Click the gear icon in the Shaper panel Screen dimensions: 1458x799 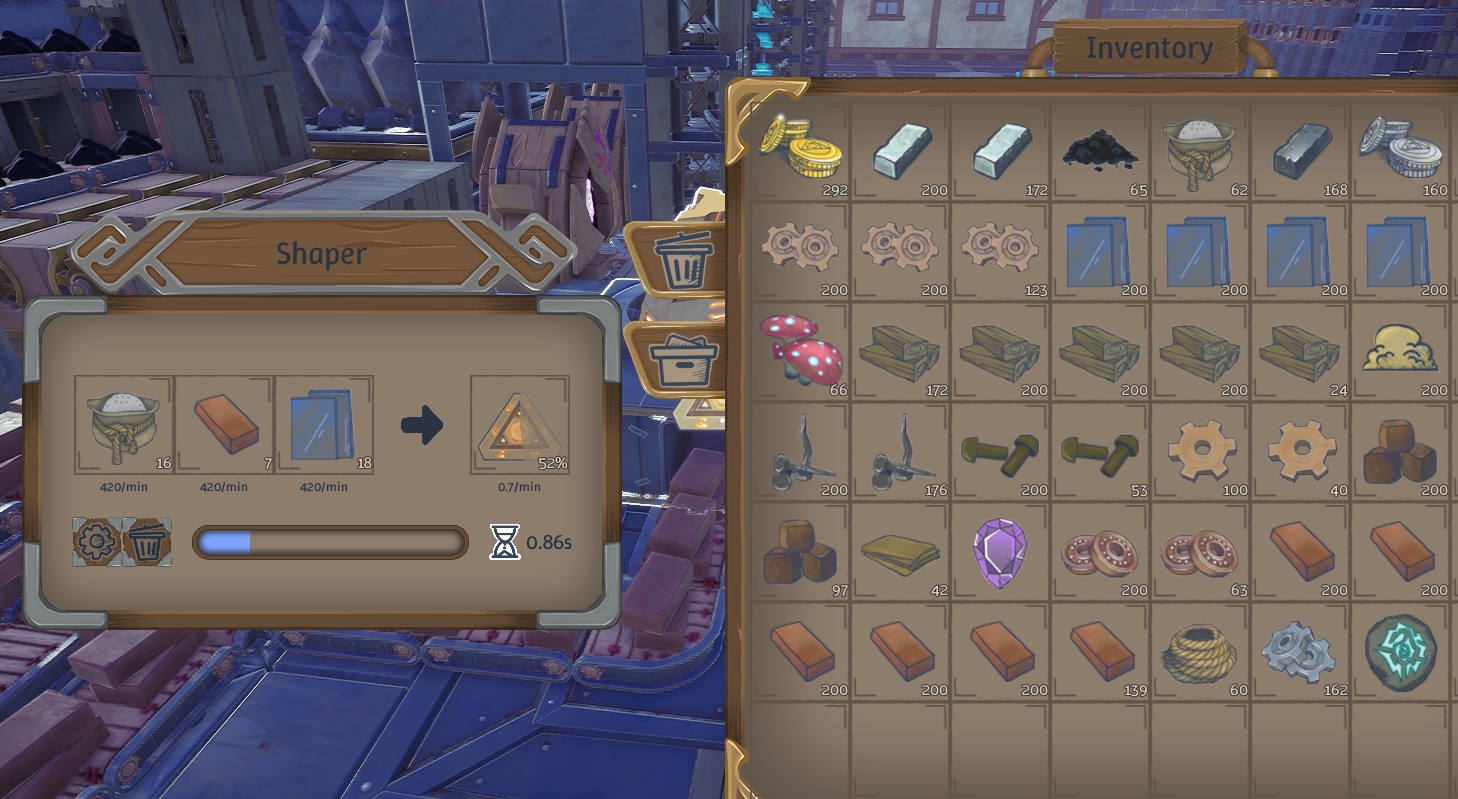click(x=94, y=541)
